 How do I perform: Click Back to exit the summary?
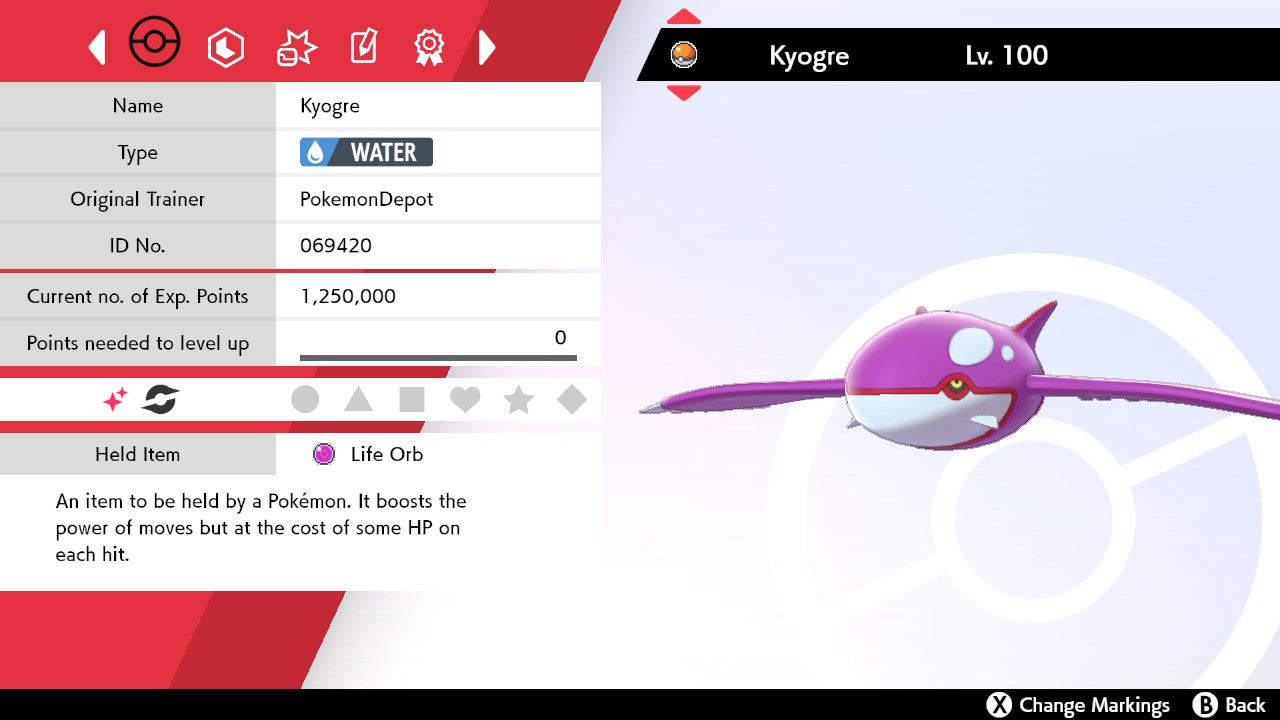pos(1230,705)
